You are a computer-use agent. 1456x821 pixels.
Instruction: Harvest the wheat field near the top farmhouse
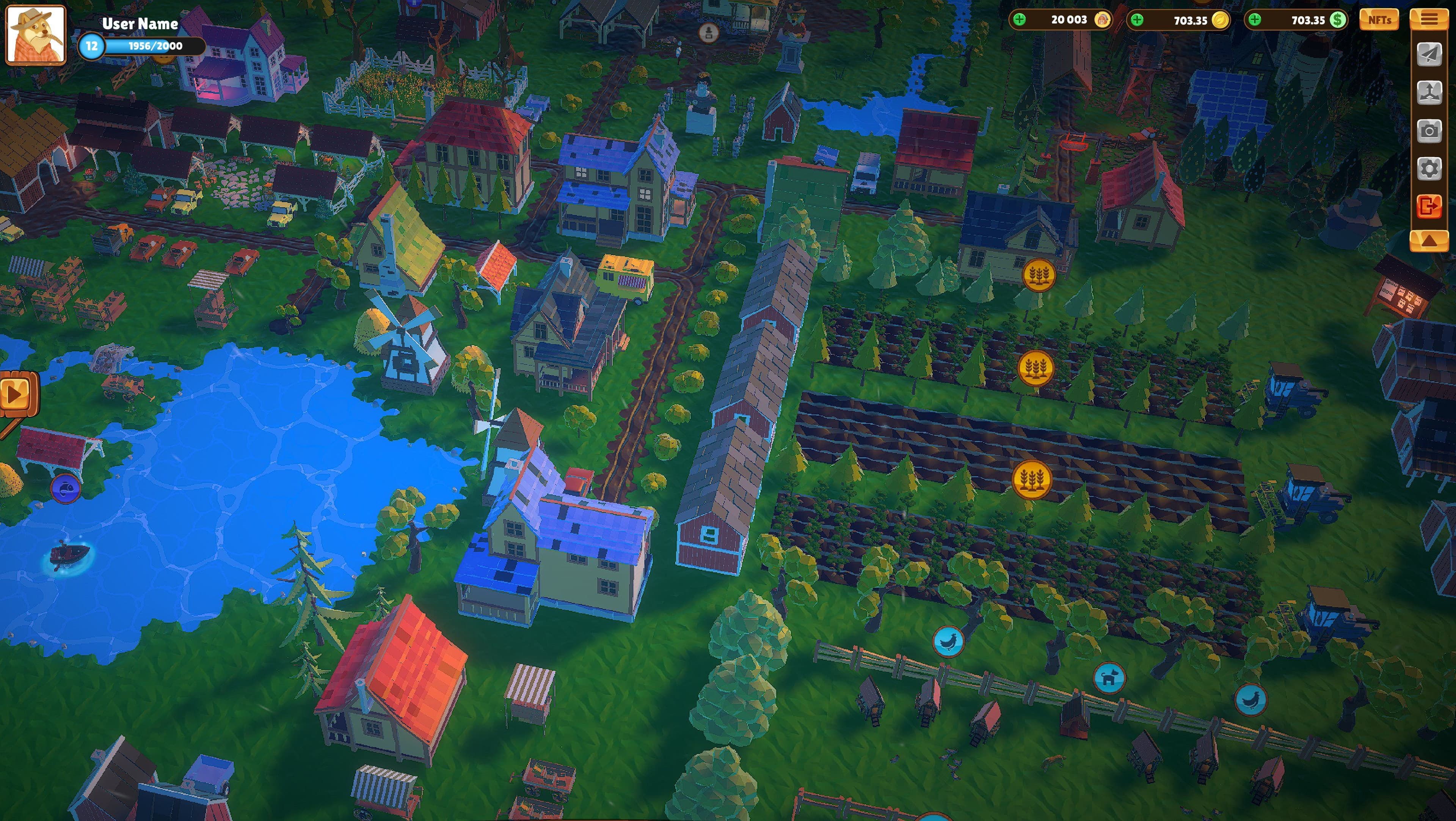click(x=1039, y=275)
